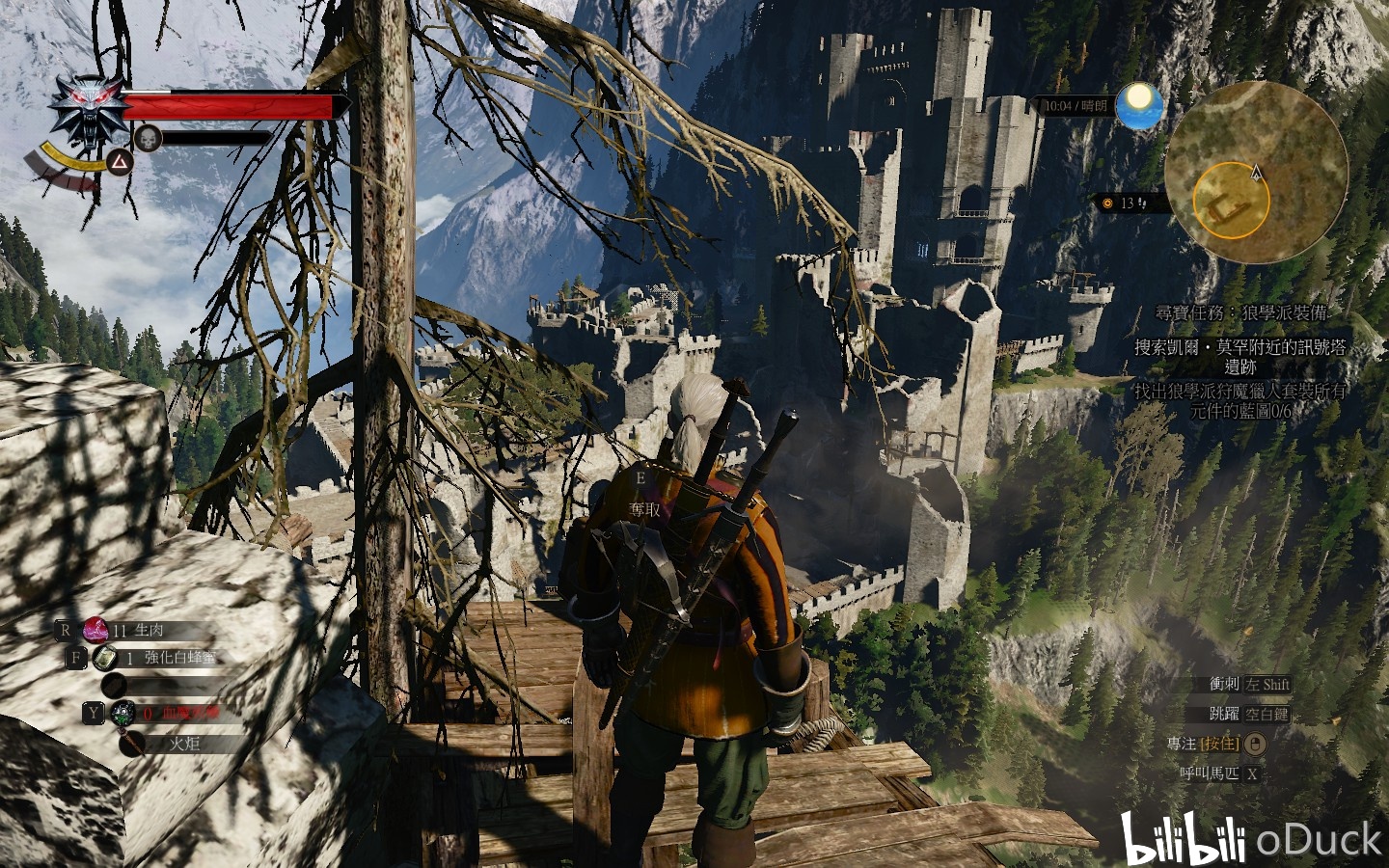
Task: Click the wolf medallion icon
Action: pyautogui.click(x=90, y=110)
